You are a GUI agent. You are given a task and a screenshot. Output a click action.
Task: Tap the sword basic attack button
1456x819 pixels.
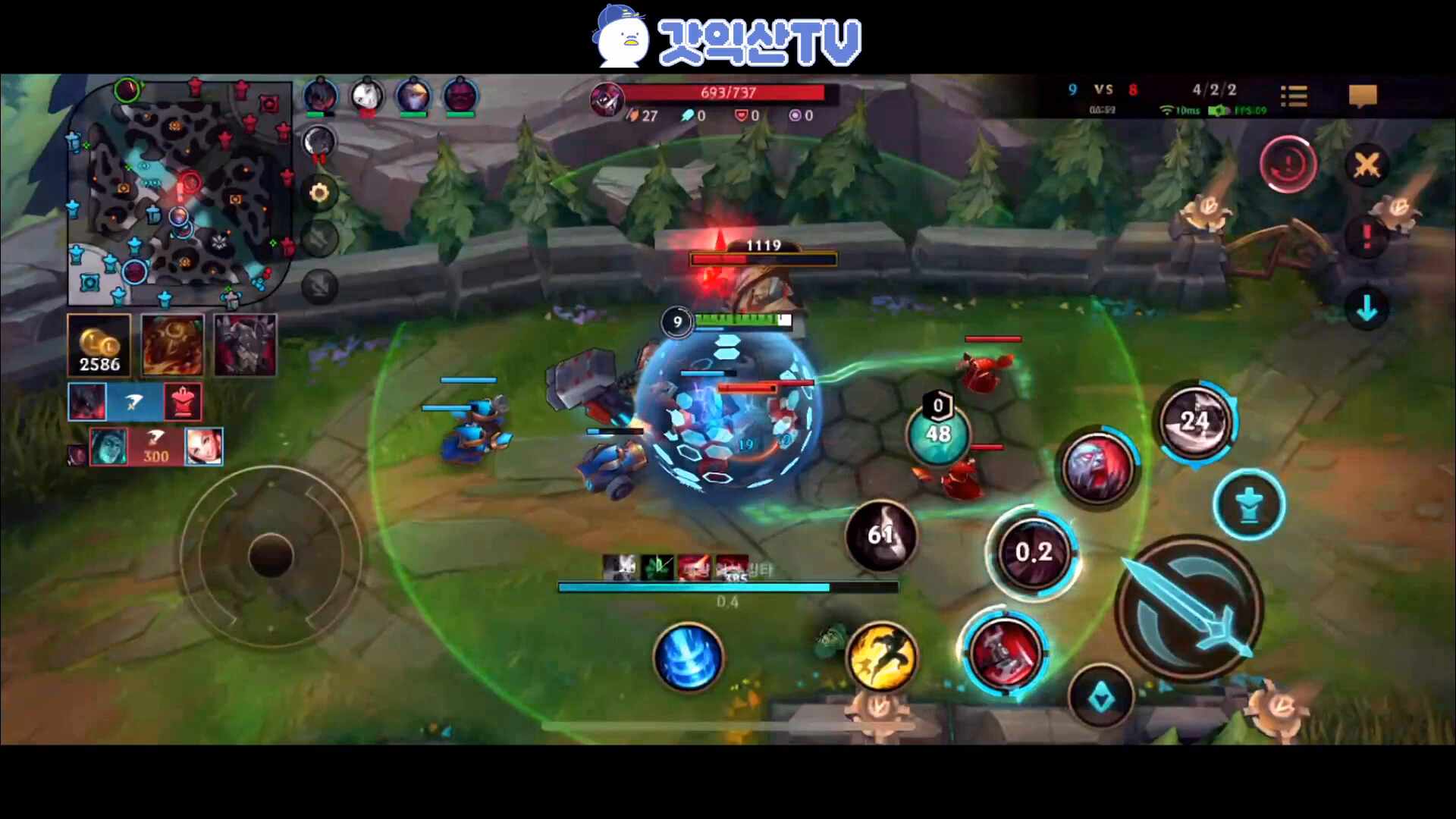coord(1189,608)
